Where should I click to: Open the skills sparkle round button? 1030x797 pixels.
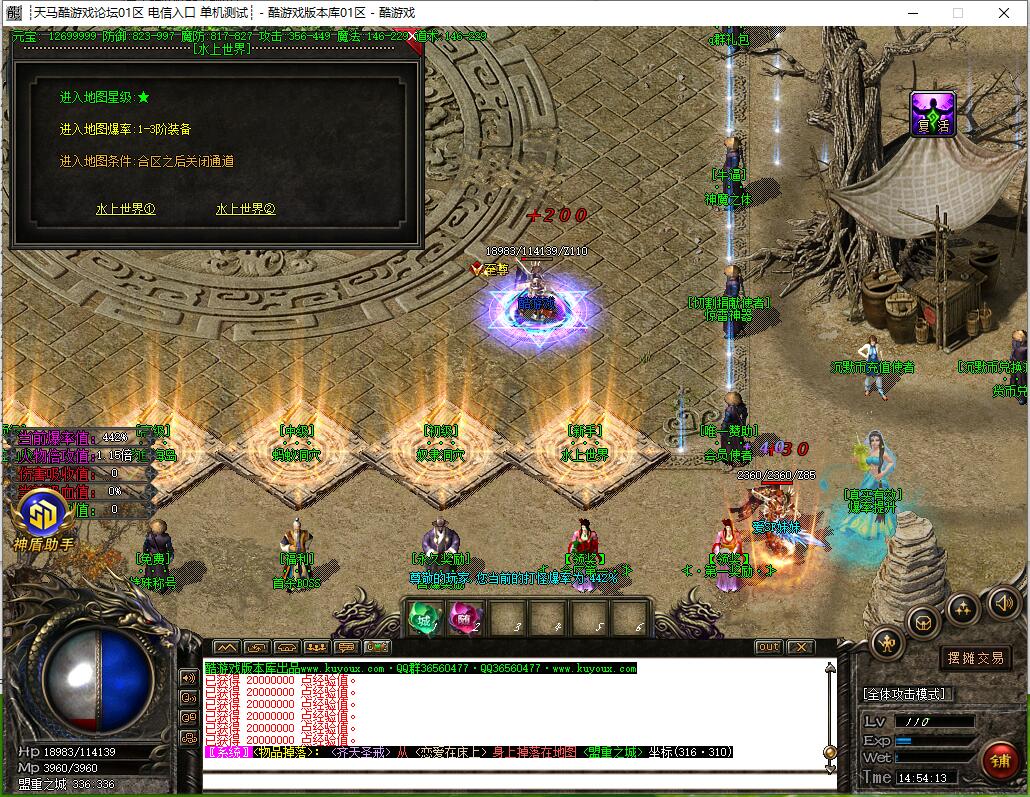pyautogui.click(x=963, y=607)
